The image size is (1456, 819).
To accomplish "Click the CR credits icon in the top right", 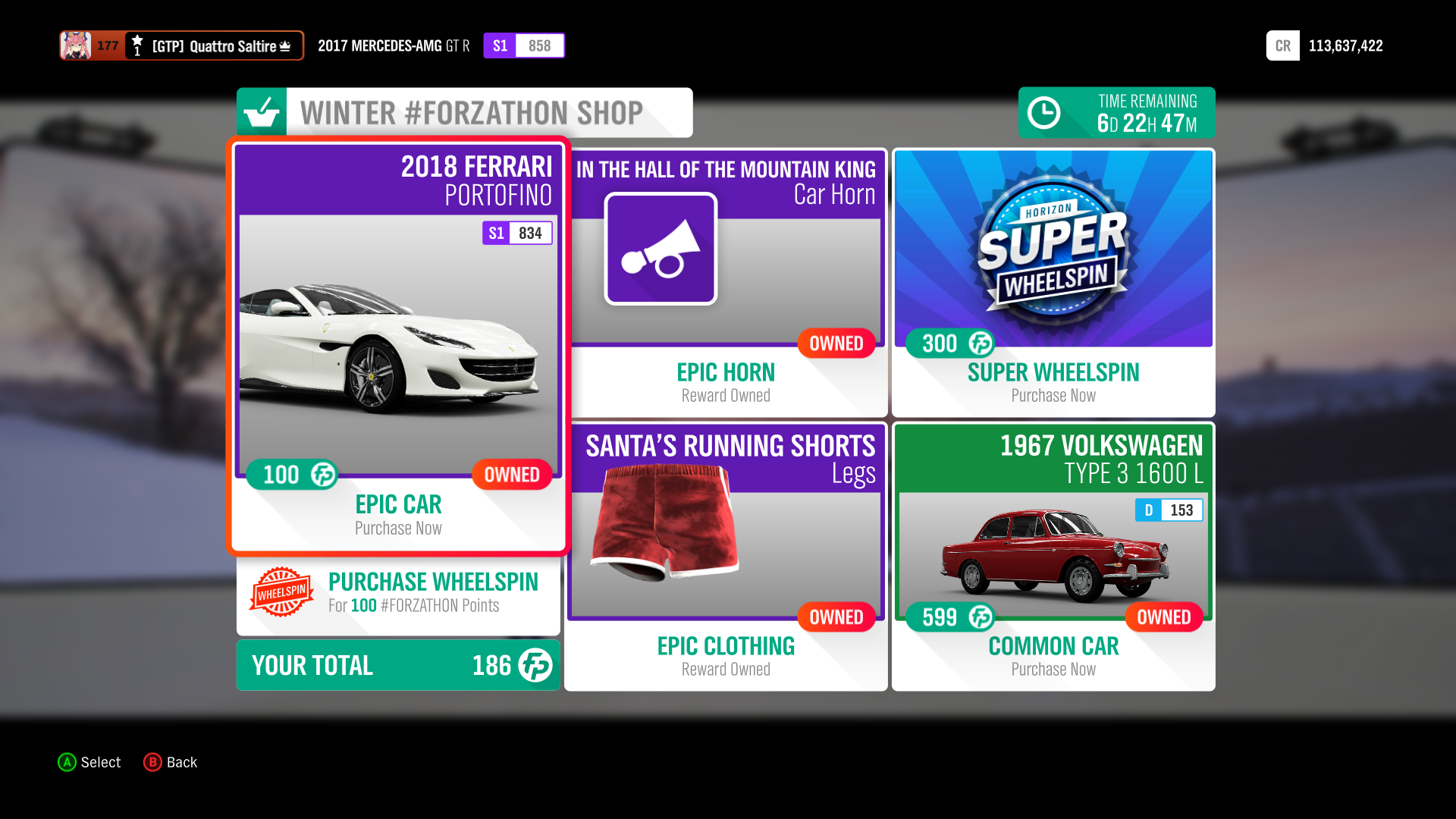I will click(x=1282, y=45).
